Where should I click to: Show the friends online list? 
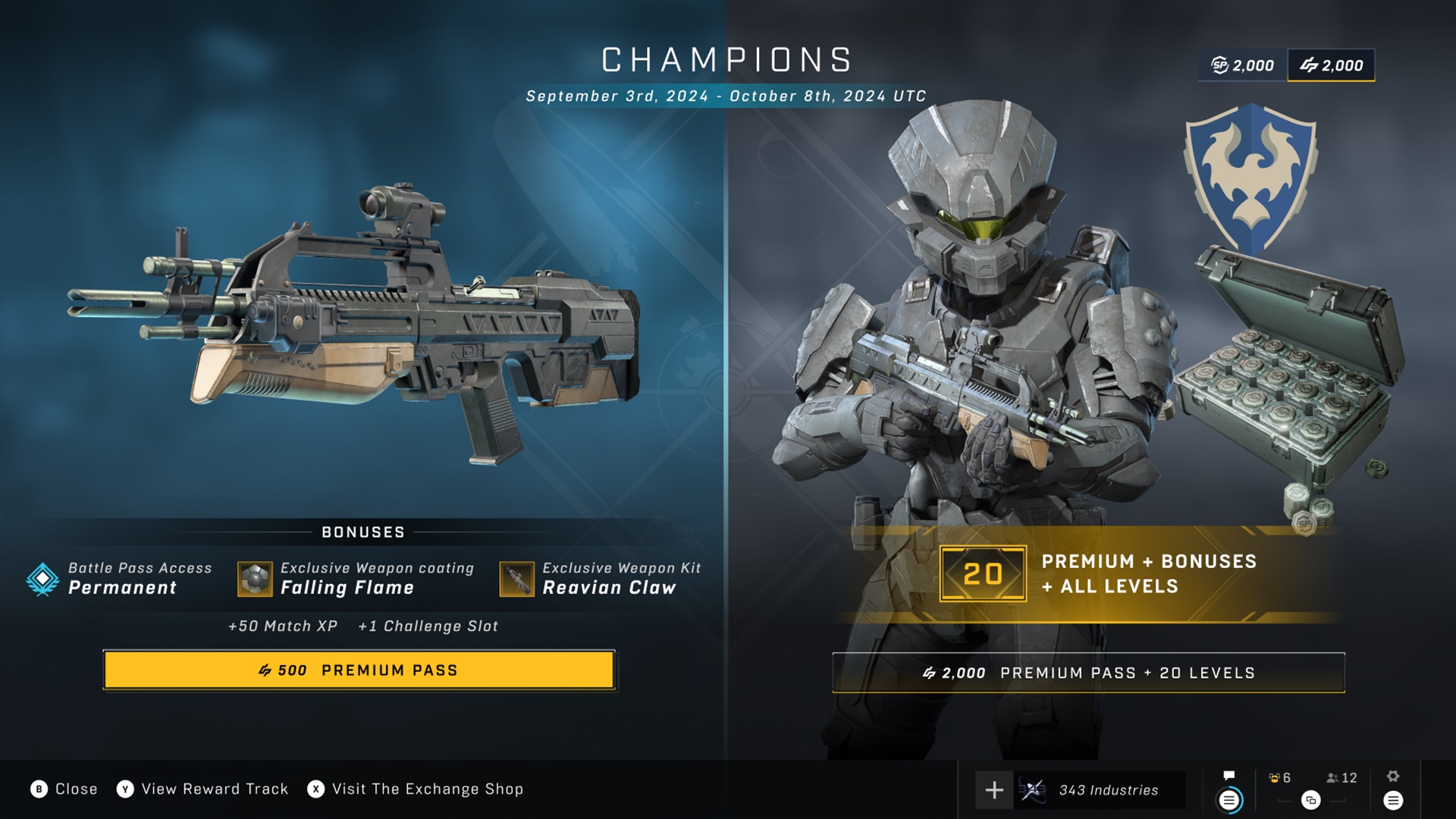[1341, 779]
